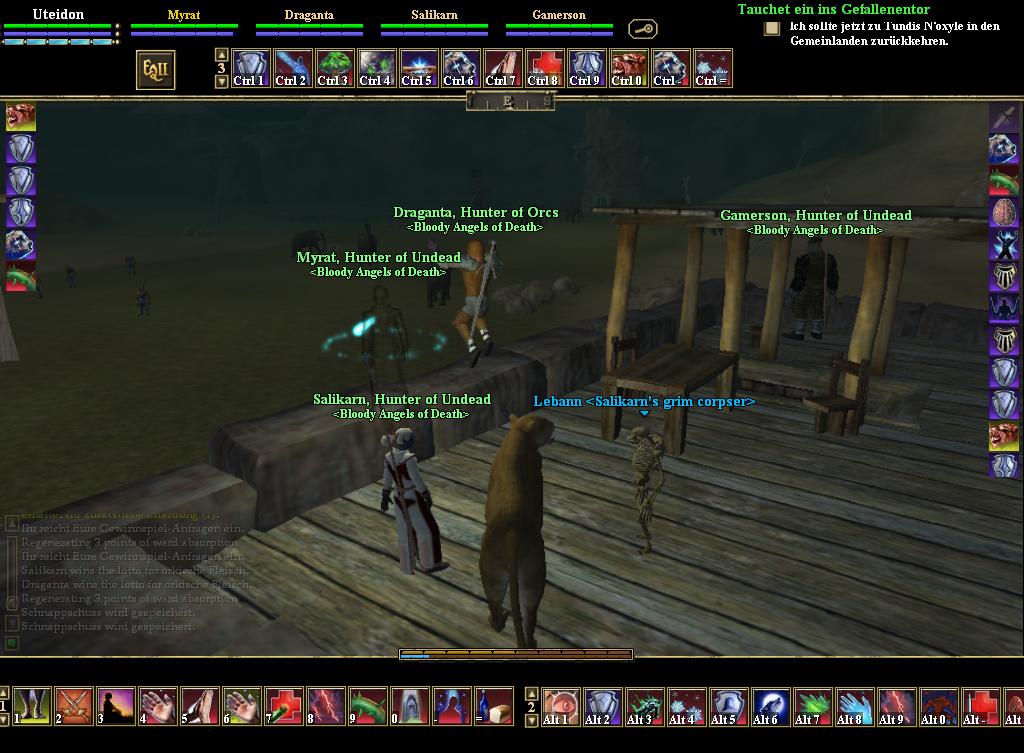Select group member Draganta
Image resolution: width=1024 pixels, height=753 pixels.
pyautogui.click(x=309, y=15)
